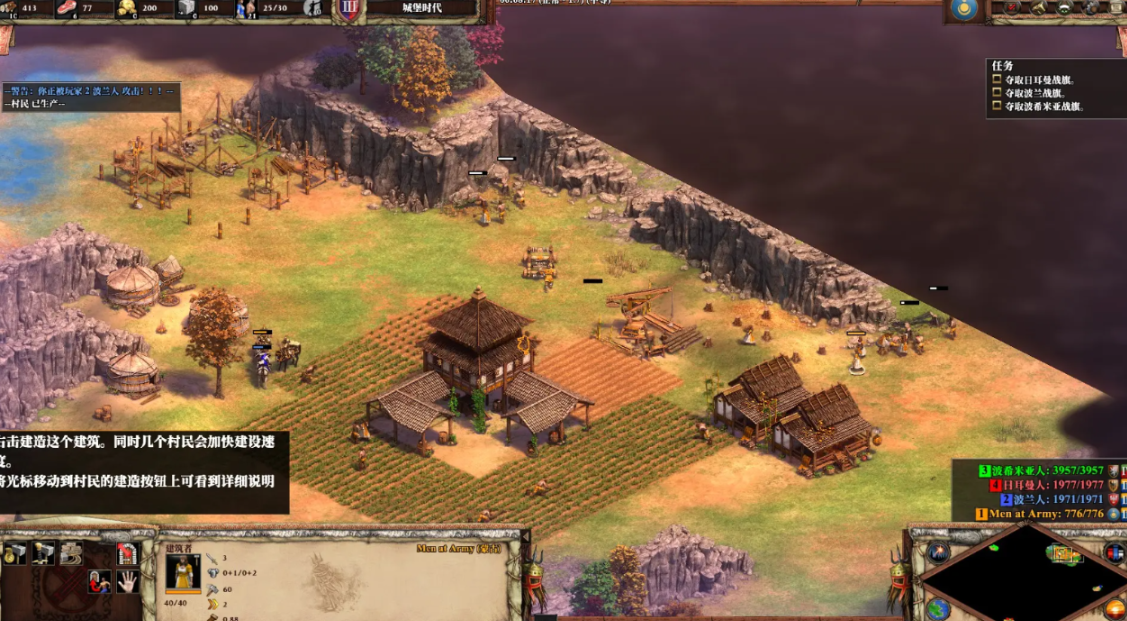Click the civilization emblem icon at top right
Screen dimensions: 1127x621
[964, 10]
